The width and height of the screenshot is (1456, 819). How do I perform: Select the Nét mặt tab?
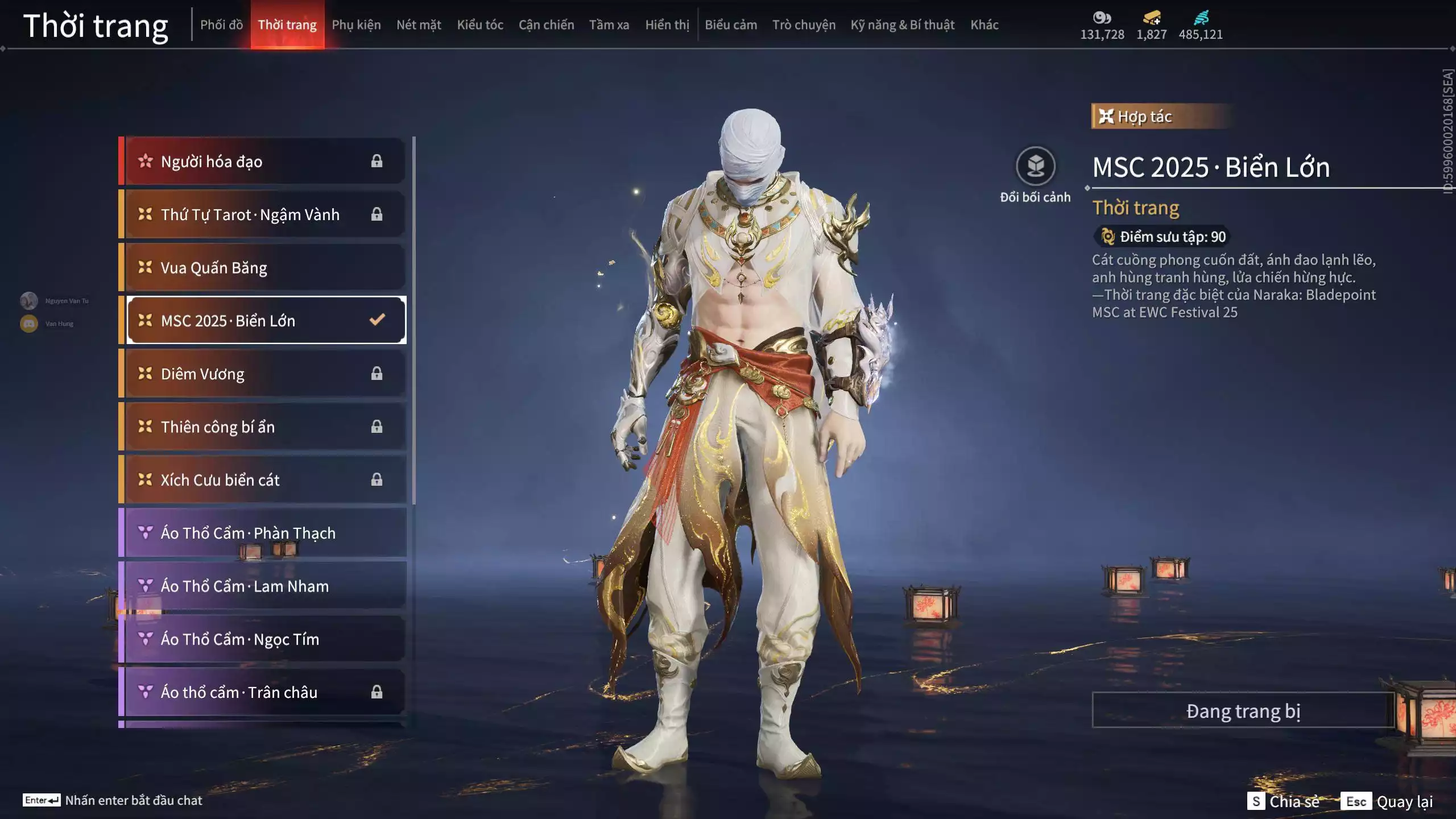pyautogui.click(x=419, y=25)
